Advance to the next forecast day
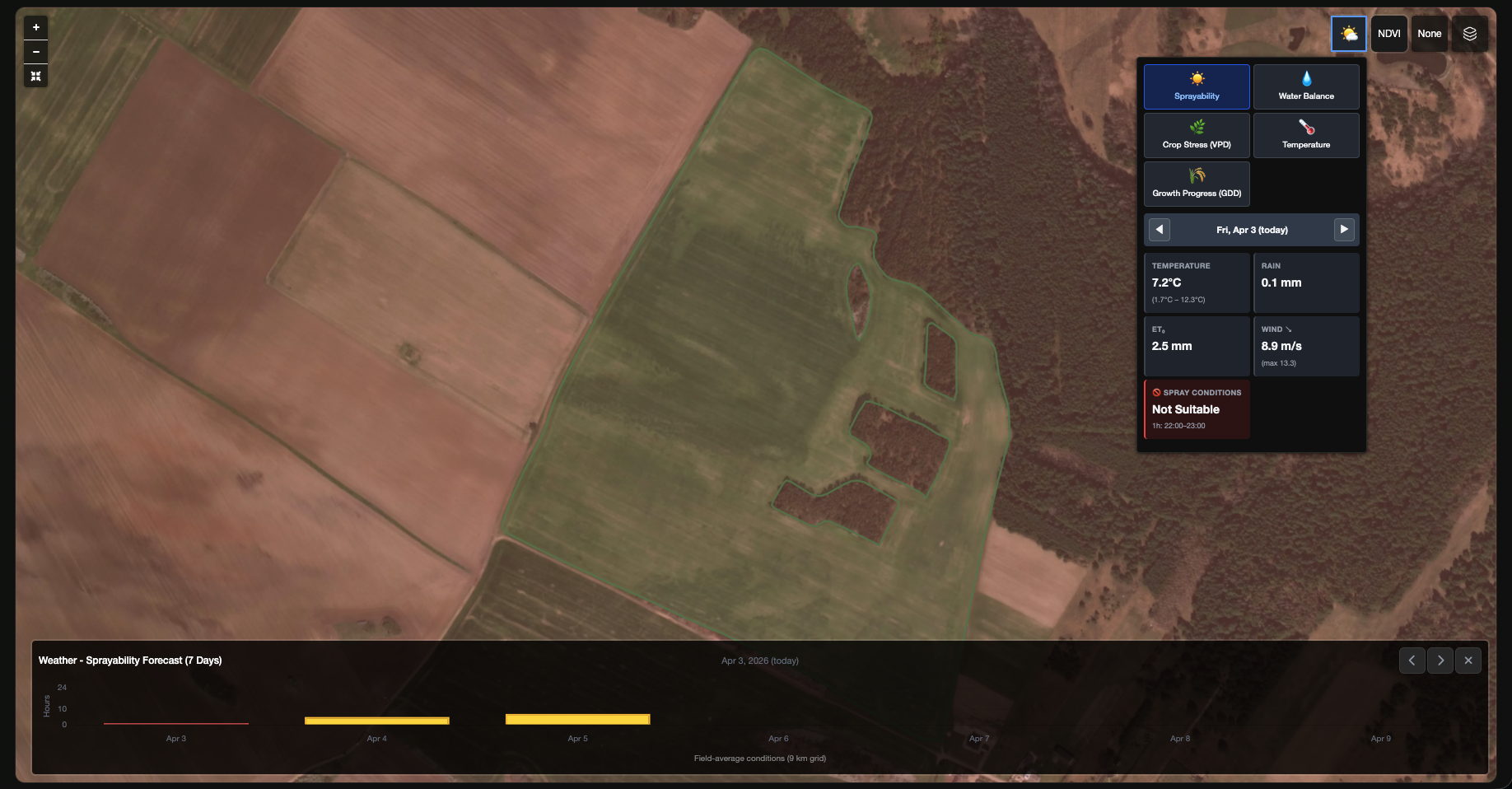Screen dimensions: 1512x789 click(1344, 230)
